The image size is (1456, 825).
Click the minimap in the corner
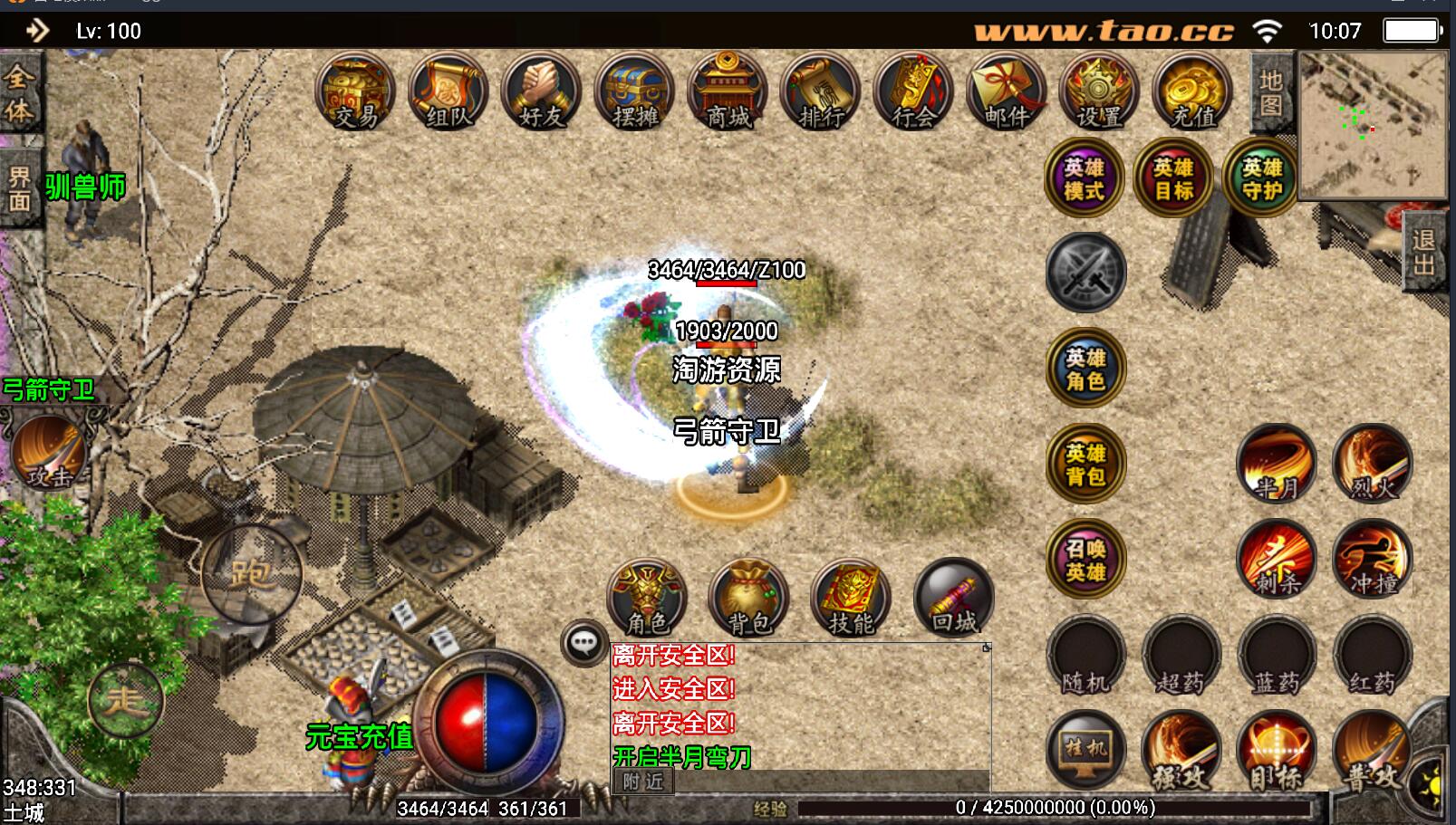[1372, 125]
